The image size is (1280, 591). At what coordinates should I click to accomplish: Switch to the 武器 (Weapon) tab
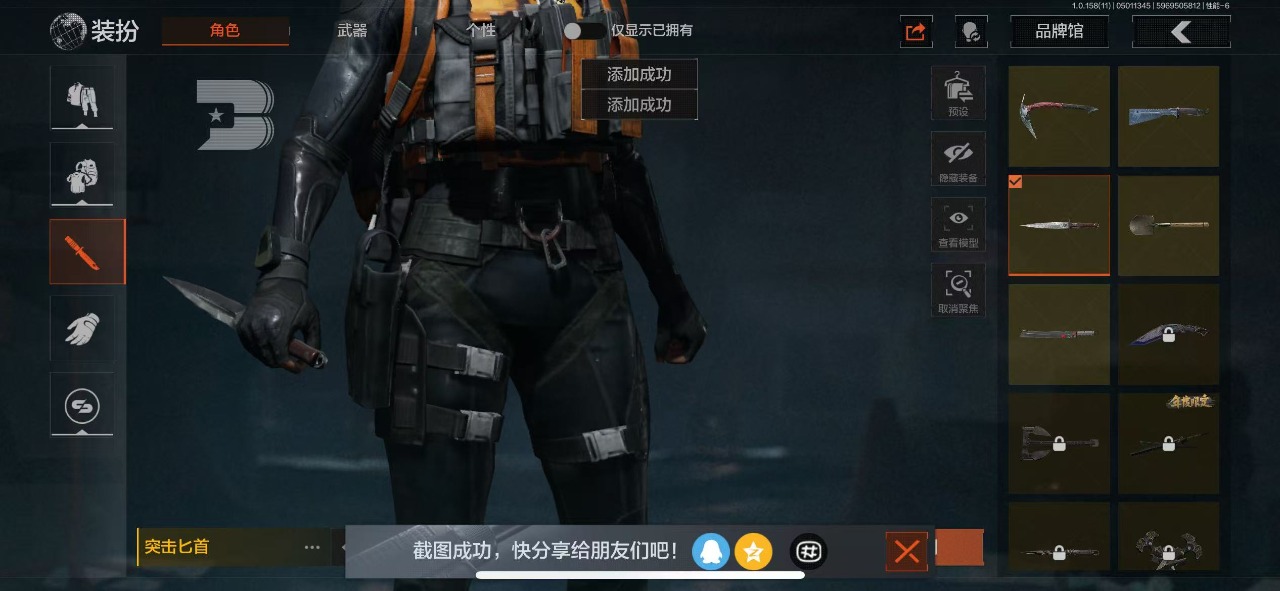coord(352,30)
